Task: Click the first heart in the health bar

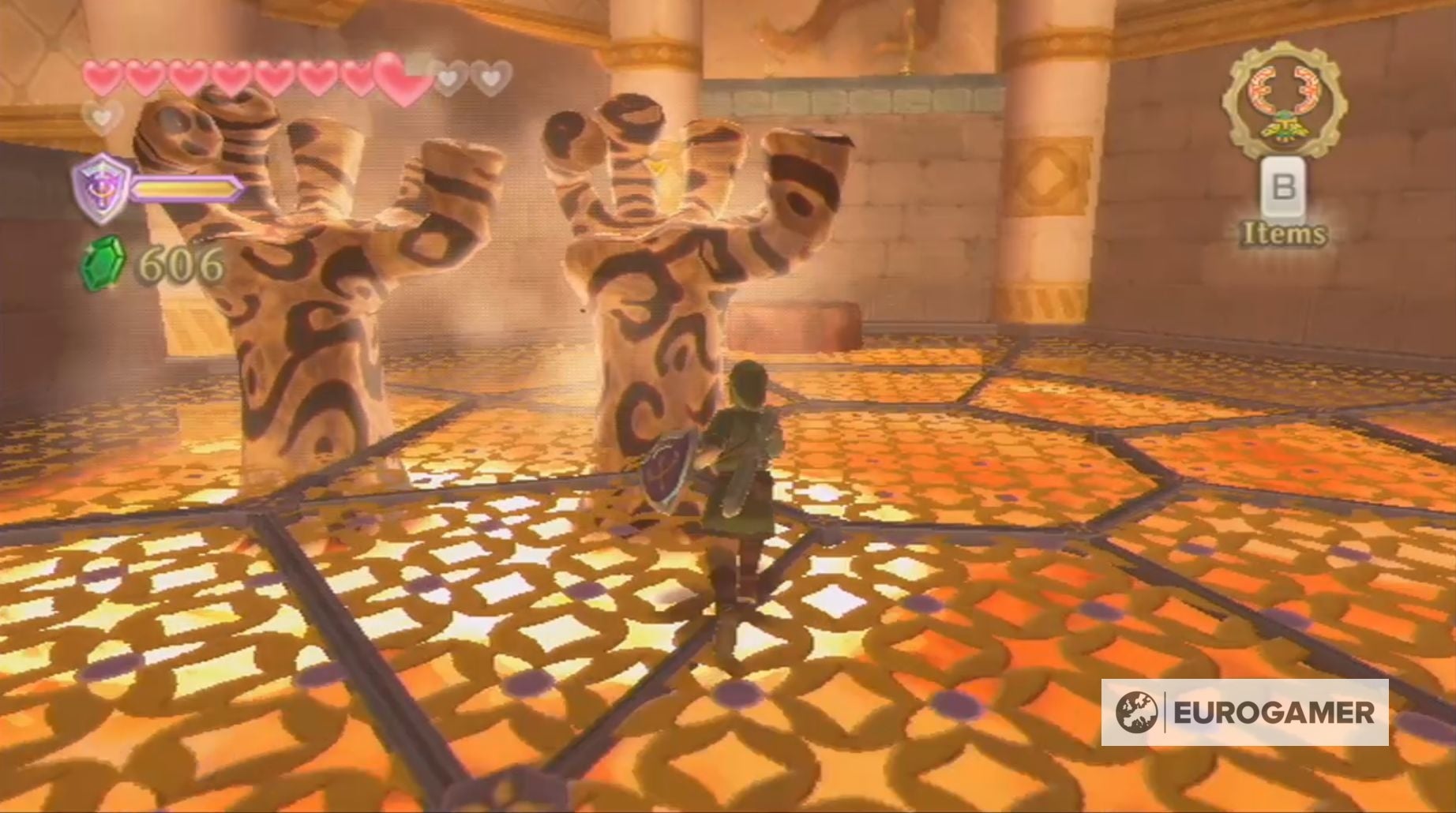Action: click(x=101, y=78)
